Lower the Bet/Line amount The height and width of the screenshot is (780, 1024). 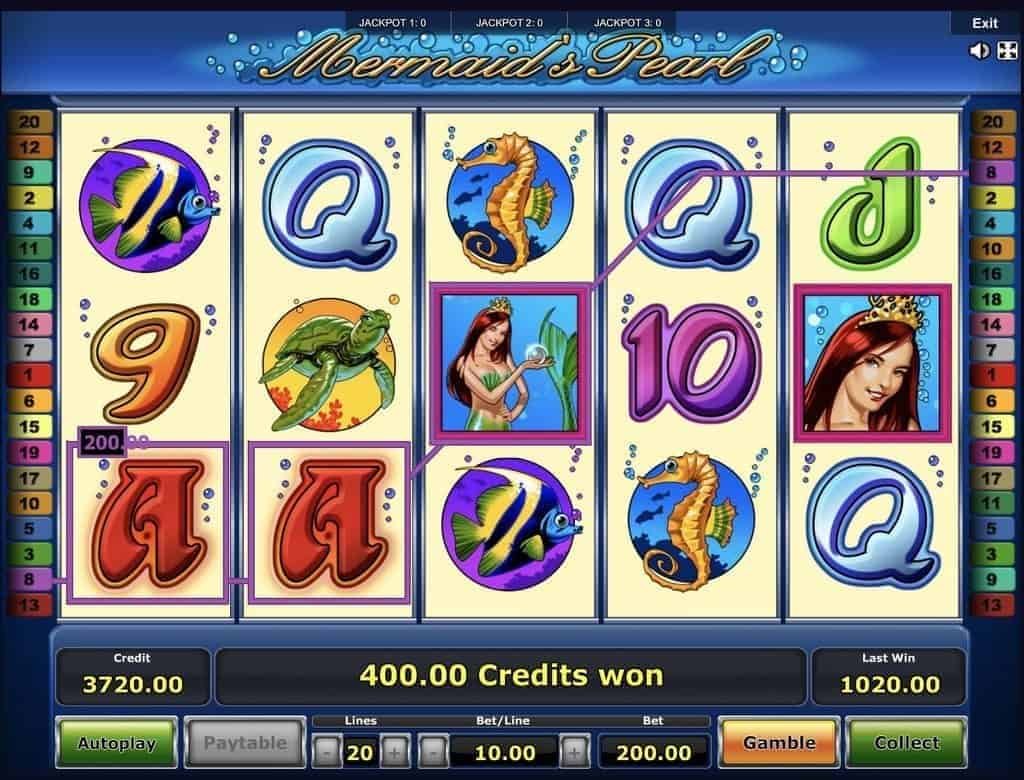(433, 751)
